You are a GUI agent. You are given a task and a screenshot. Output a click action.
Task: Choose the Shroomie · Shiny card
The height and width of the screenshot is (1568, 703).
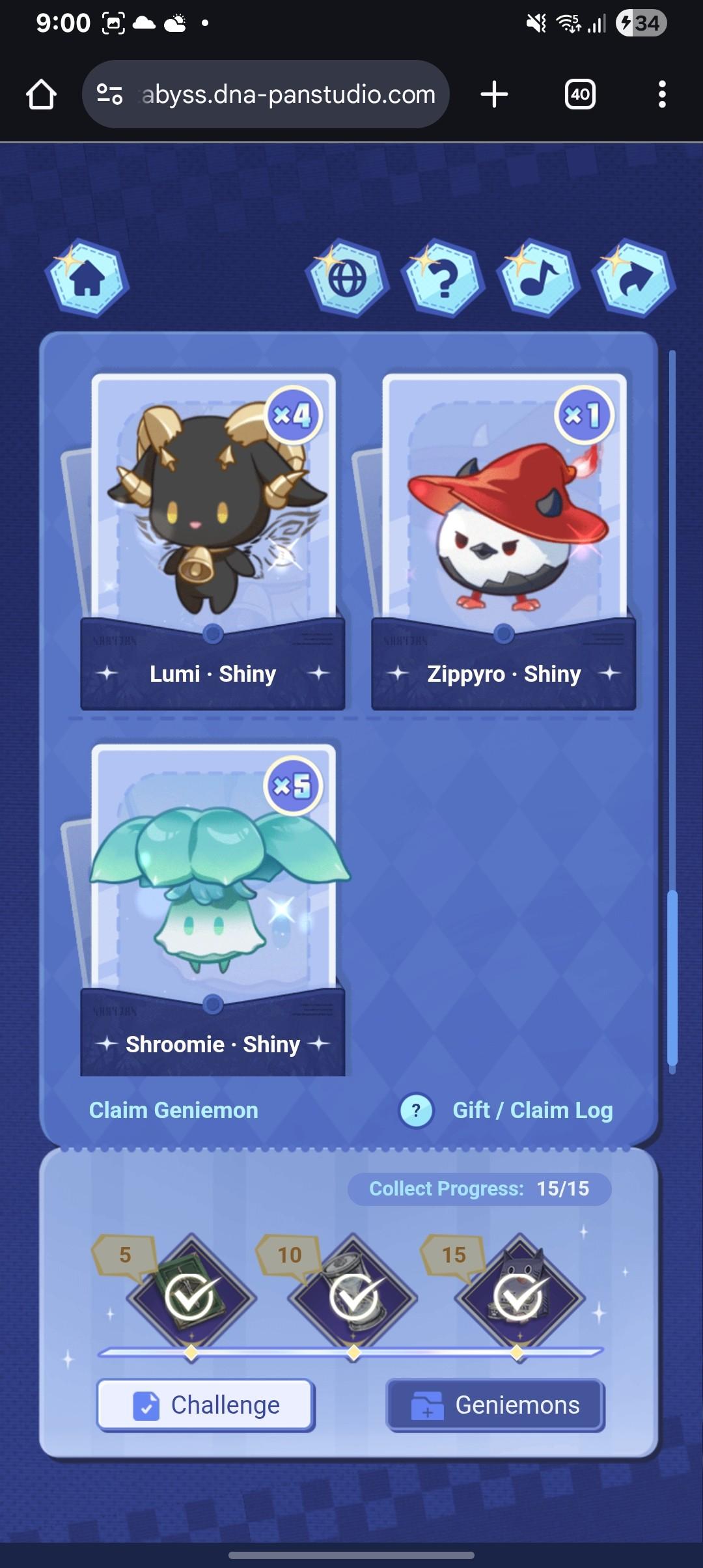point(213,912)
